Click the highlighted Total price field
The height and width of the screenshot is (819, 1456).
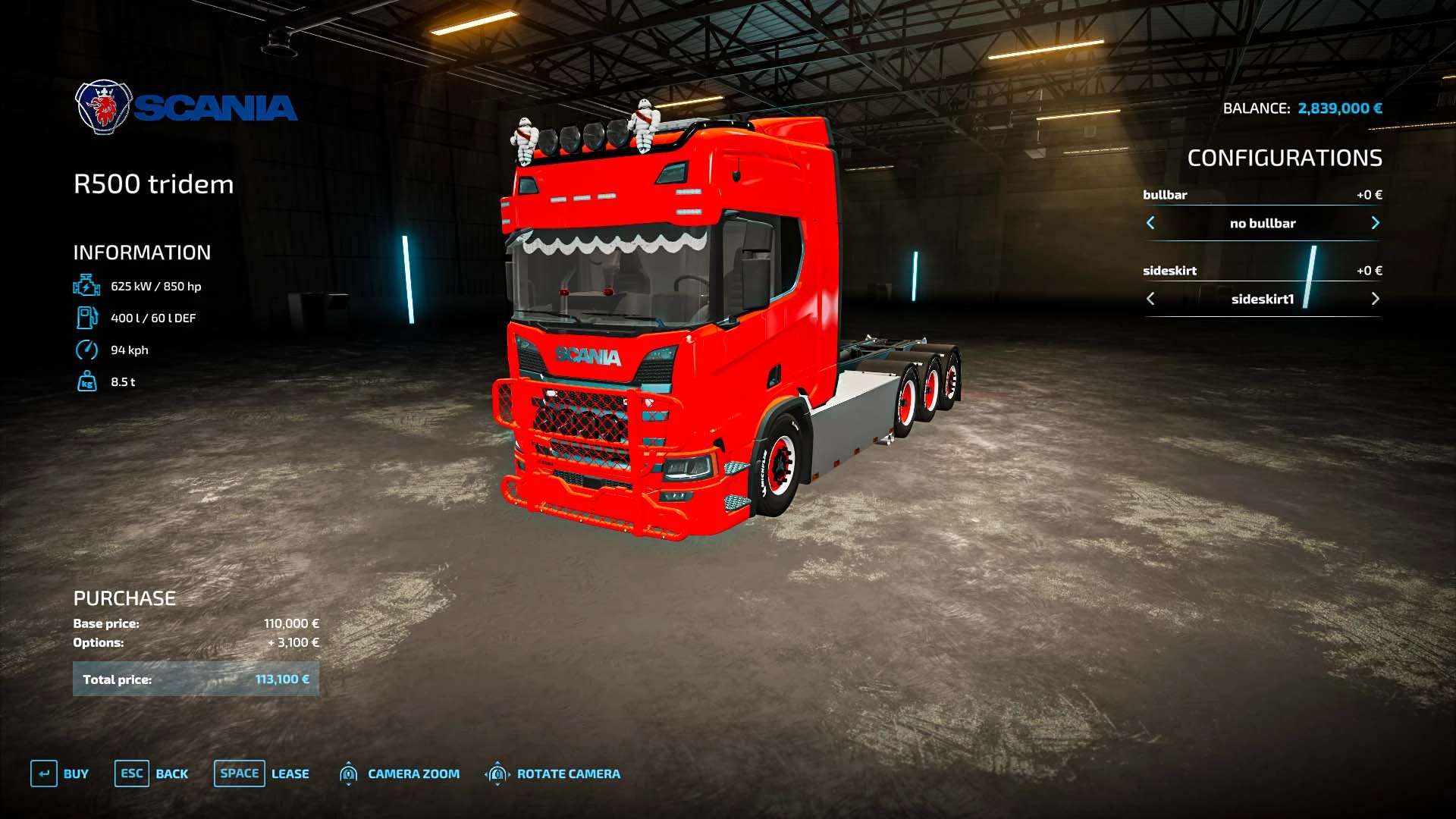(x=196, y=679)
